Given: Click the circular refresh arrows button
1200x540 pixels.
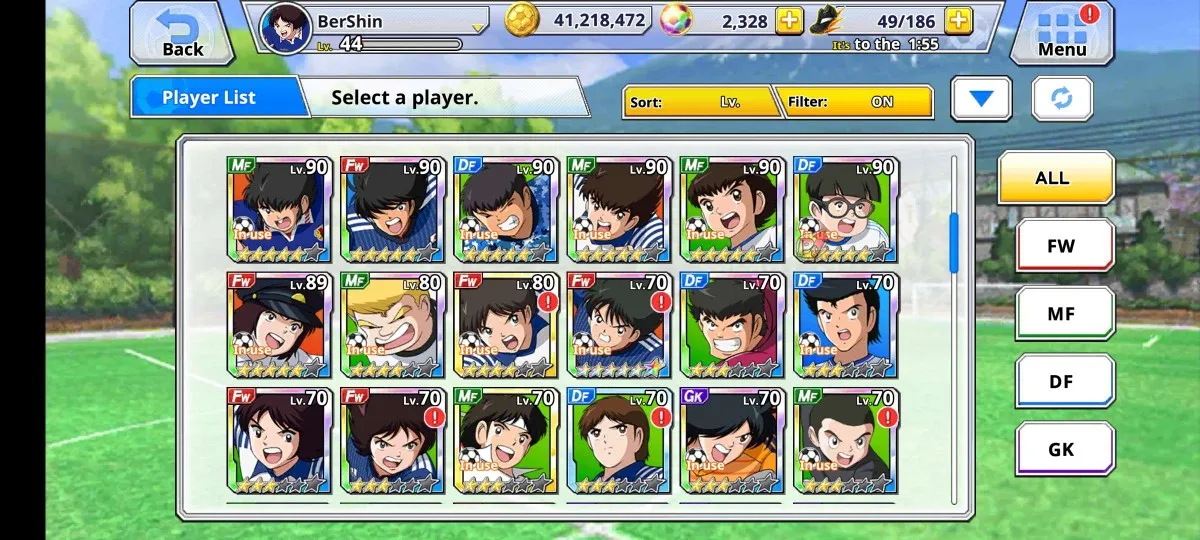Looking at the screenshot, I should tap(1062, 99).
